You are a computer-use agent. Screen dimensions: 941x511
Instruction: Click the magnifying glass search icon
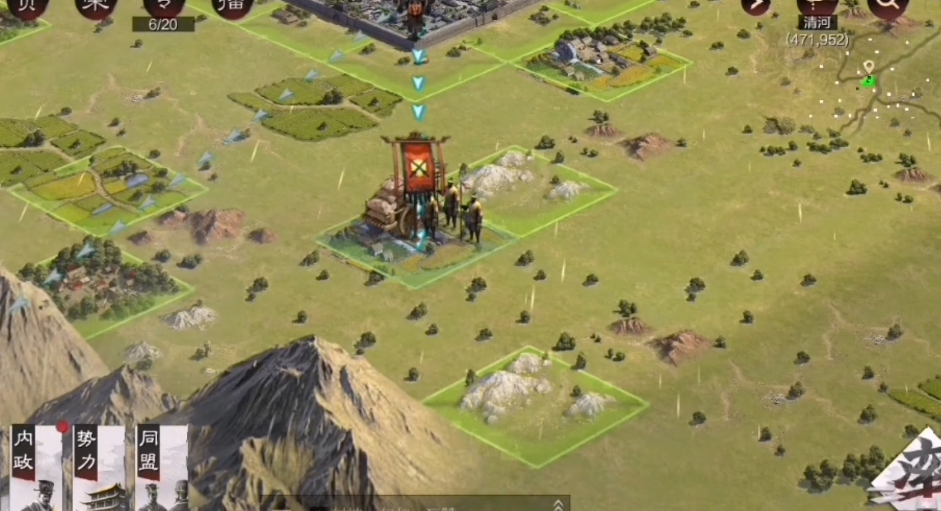click(886, 8)
